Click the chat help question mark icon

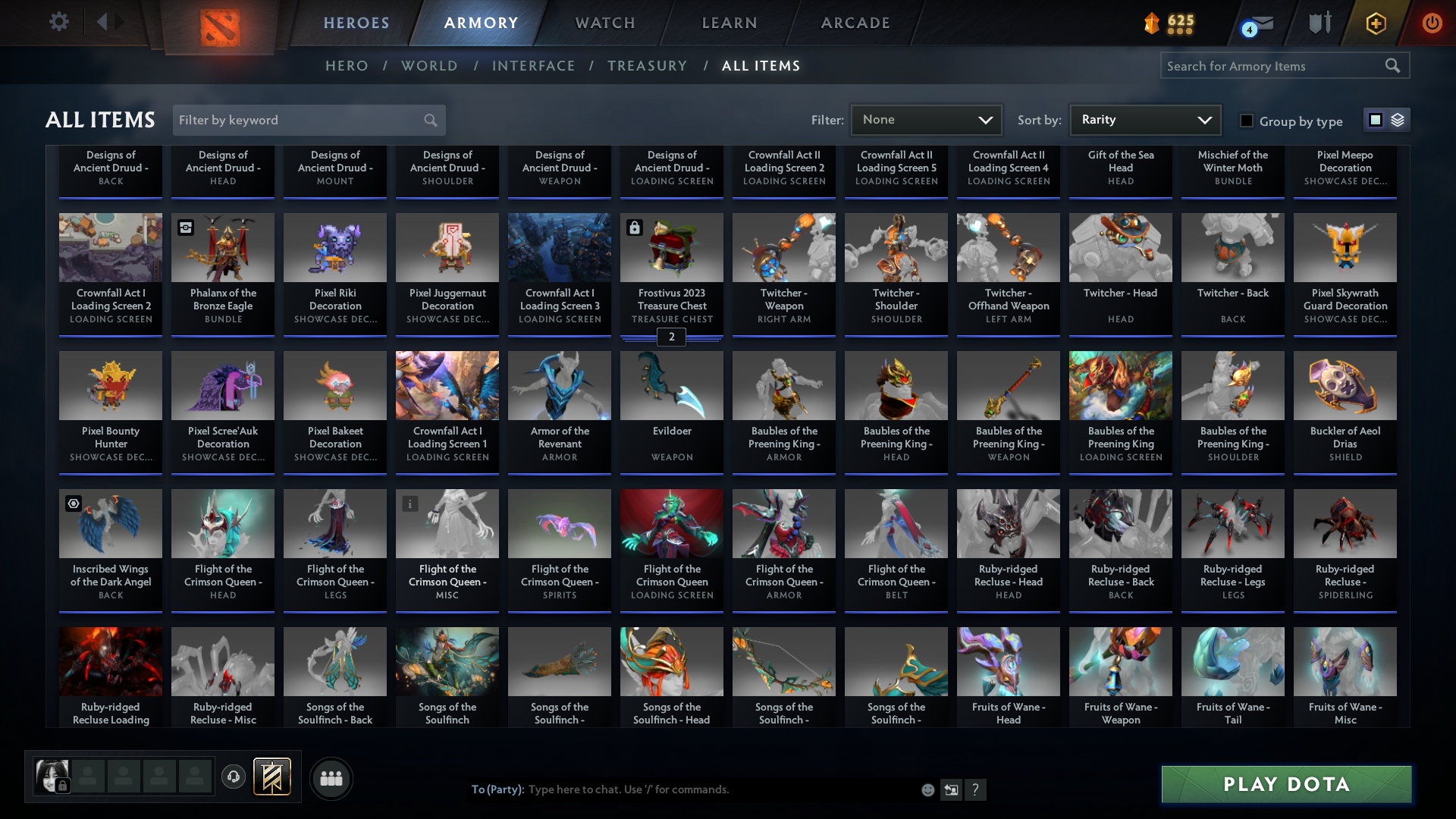977,789
